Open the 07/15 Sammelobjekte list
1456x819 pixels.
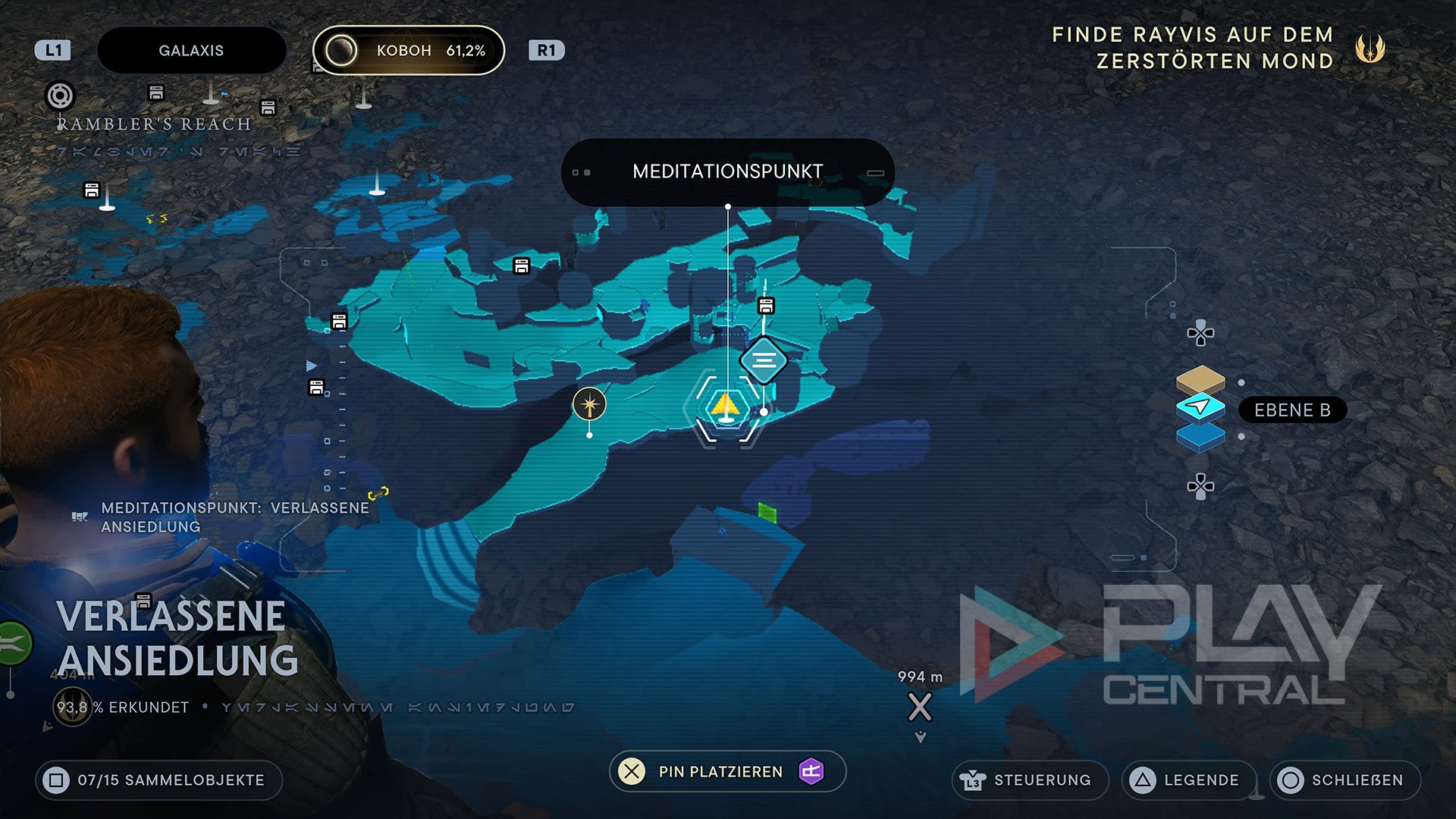tap(158, 780)
